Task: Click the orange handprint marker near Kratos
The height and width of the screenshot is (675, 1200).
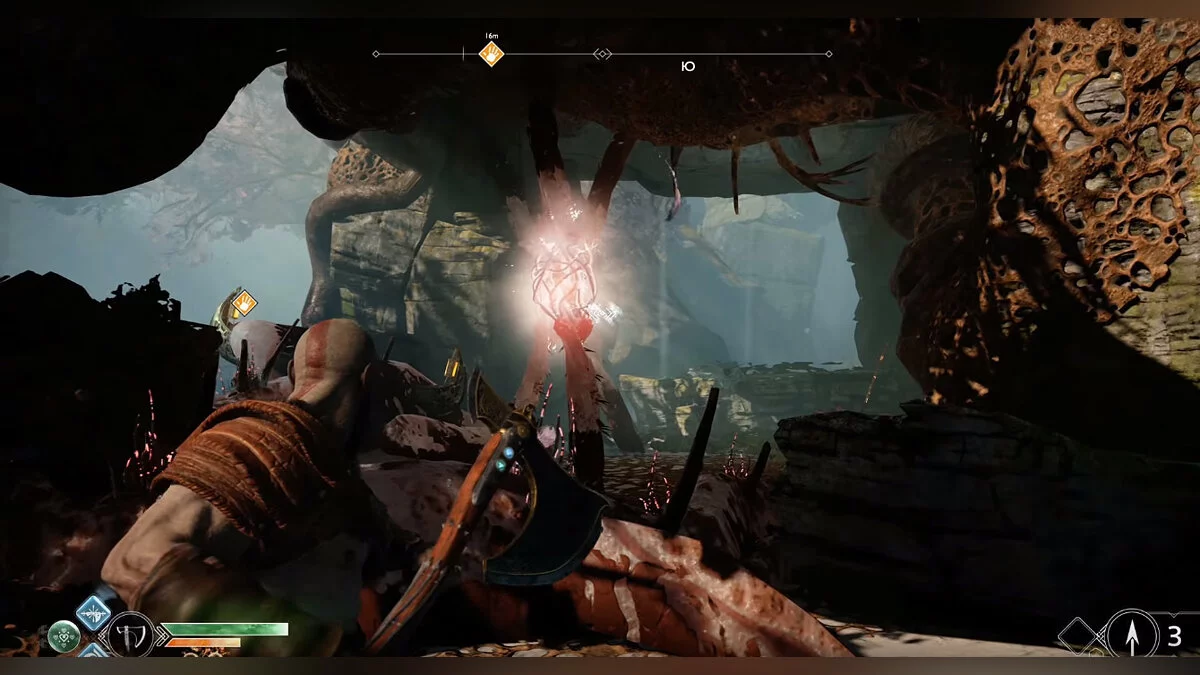Action: [x=244, y=301]
